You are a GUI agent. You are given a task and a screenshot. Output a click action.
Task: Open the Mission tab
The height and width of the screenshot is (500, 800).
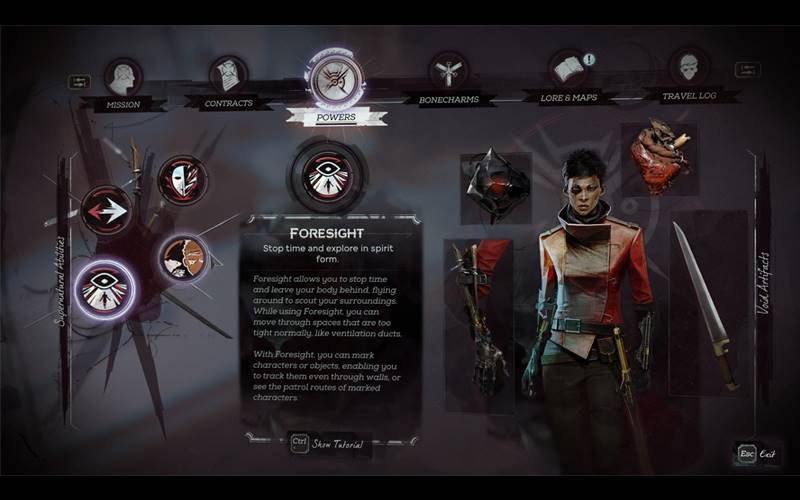[x=123, y=79]
